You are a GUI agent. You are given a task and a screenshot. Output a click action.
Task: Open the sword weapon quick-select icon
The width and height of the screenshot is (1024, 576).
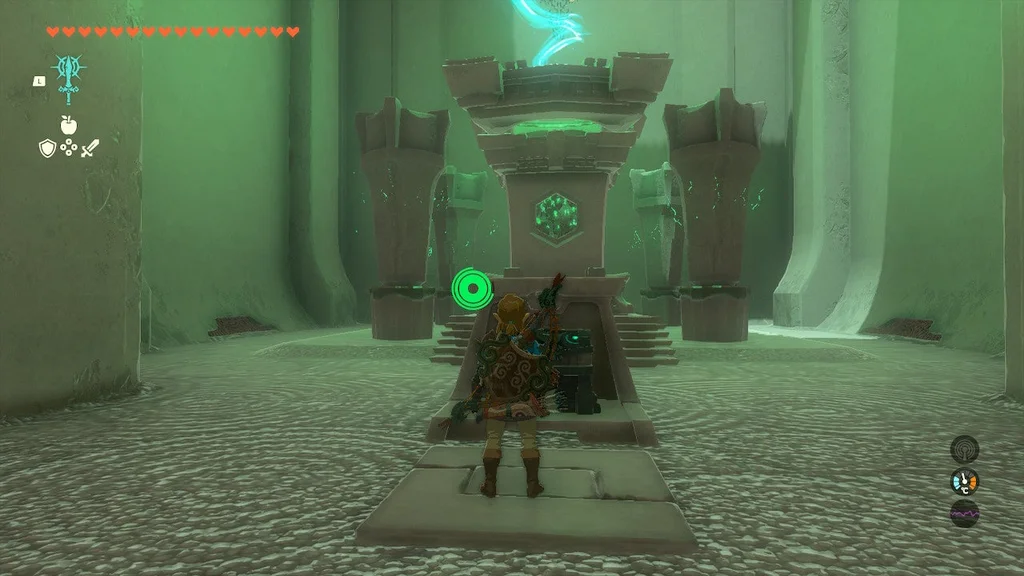tap(90, 148)
